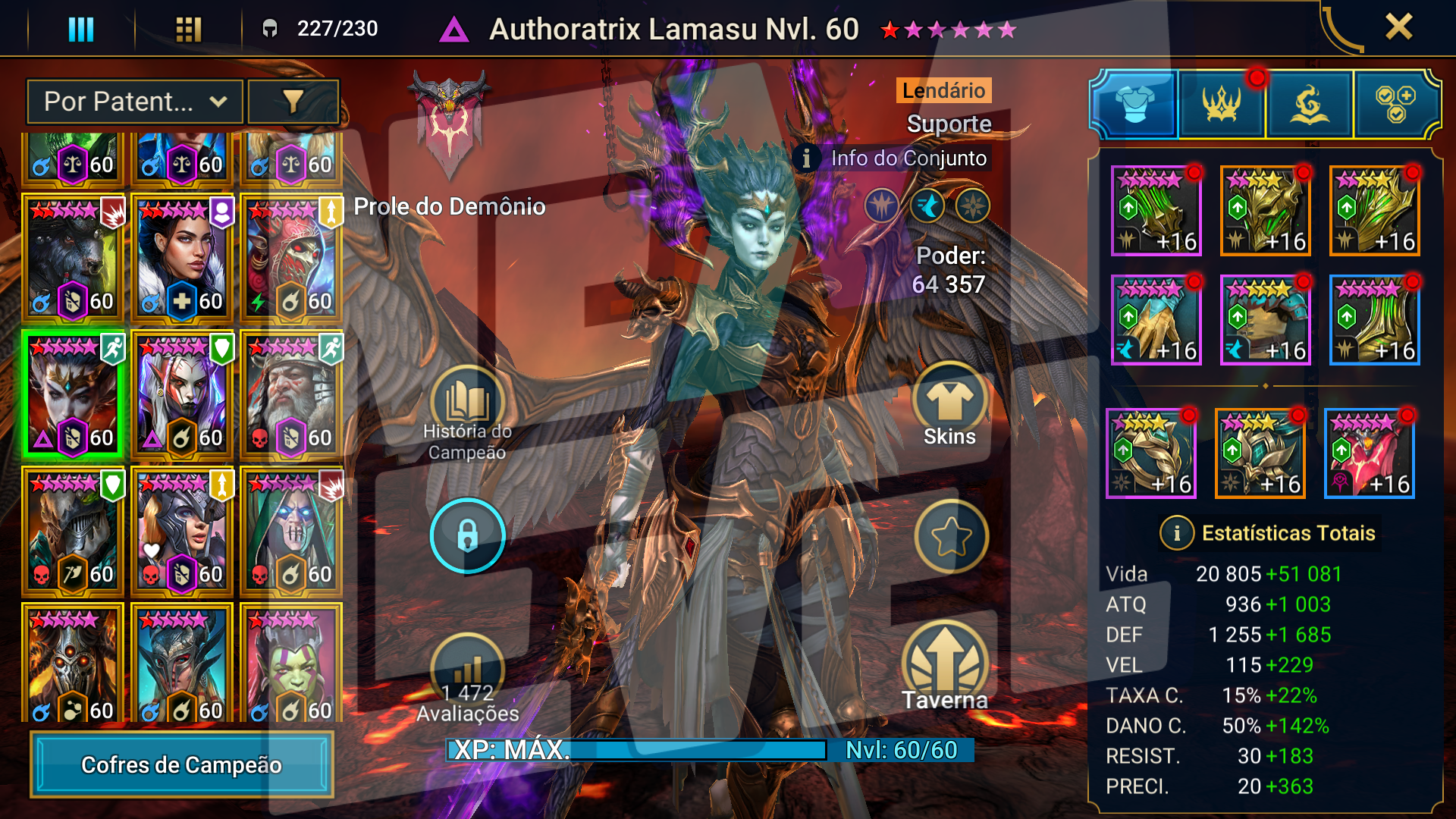This screenshot has height=819, width=1456.
Task: Open the champion filter funnel button
Action: 293,102
